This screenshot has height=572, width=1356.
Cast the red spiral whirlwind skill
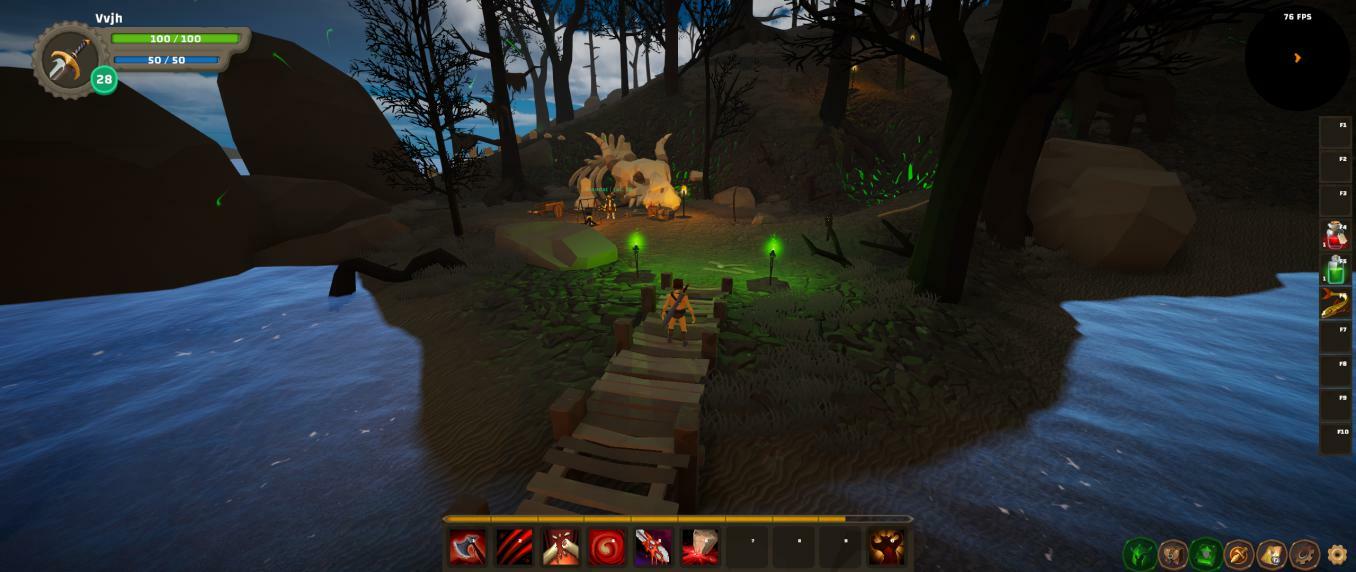(x=607, y=547)
